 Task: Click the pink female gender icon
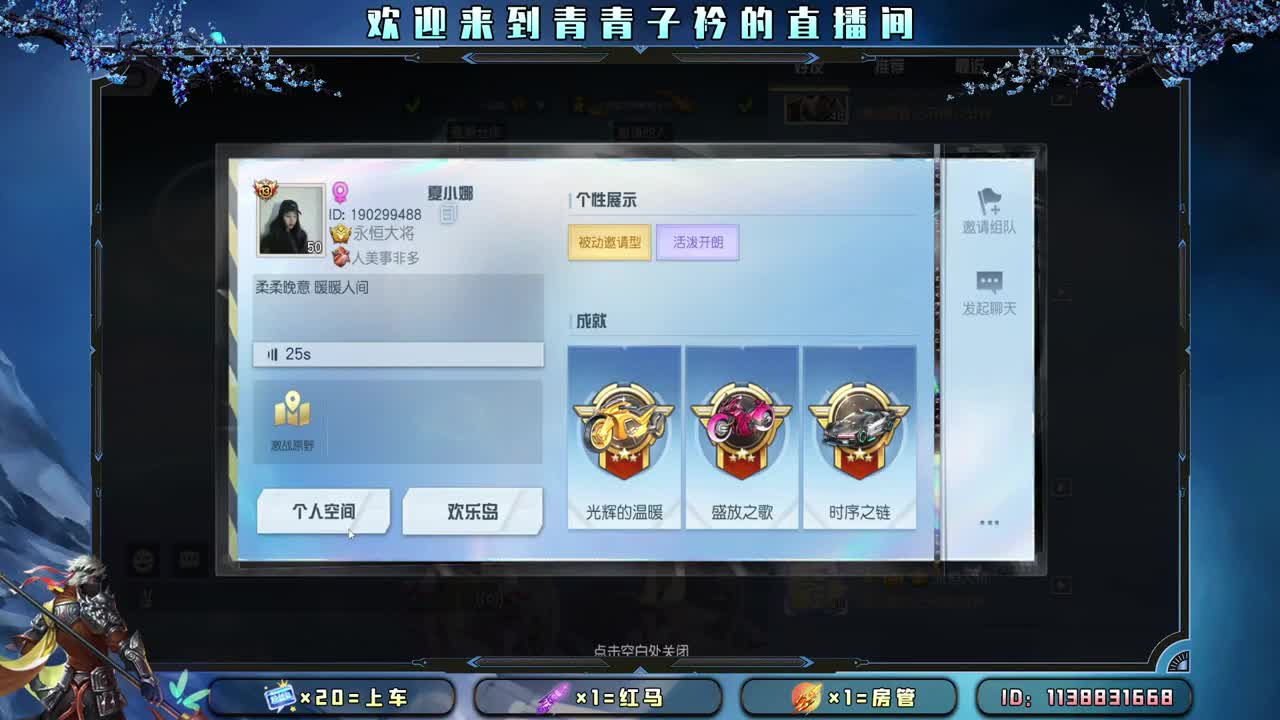pos(341,192)
